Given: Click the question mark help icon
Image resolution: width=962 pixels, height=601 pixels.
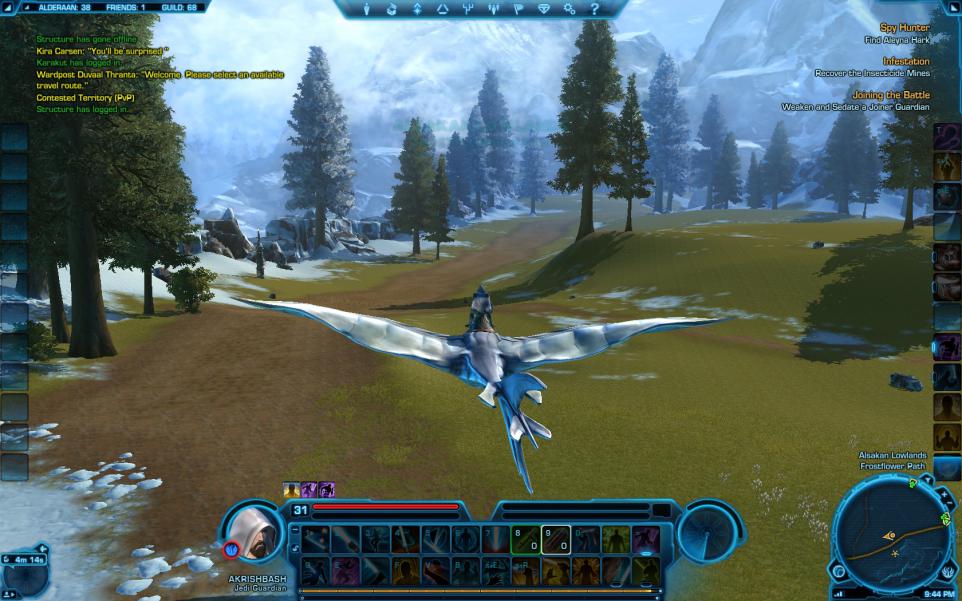Looking at the screenshot, I should click(595, 9).
